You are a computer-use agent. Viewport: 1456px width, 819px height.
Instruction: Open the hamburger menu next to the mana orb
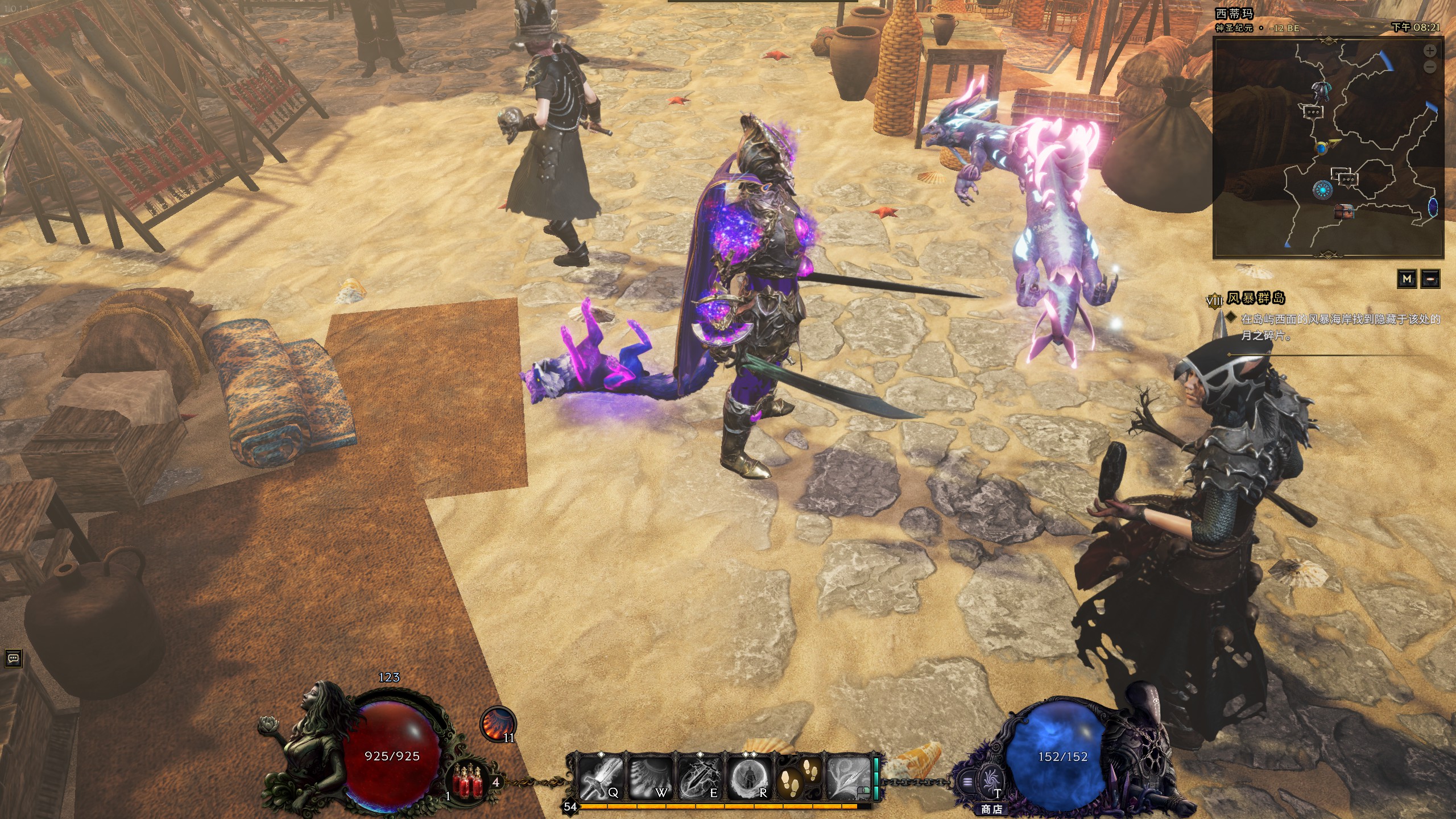pos(966,782)
